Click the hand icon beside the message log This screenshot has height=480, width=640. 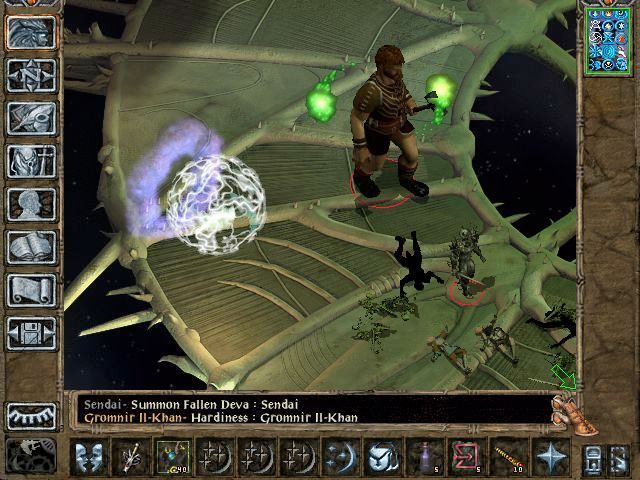click(566, 412)
